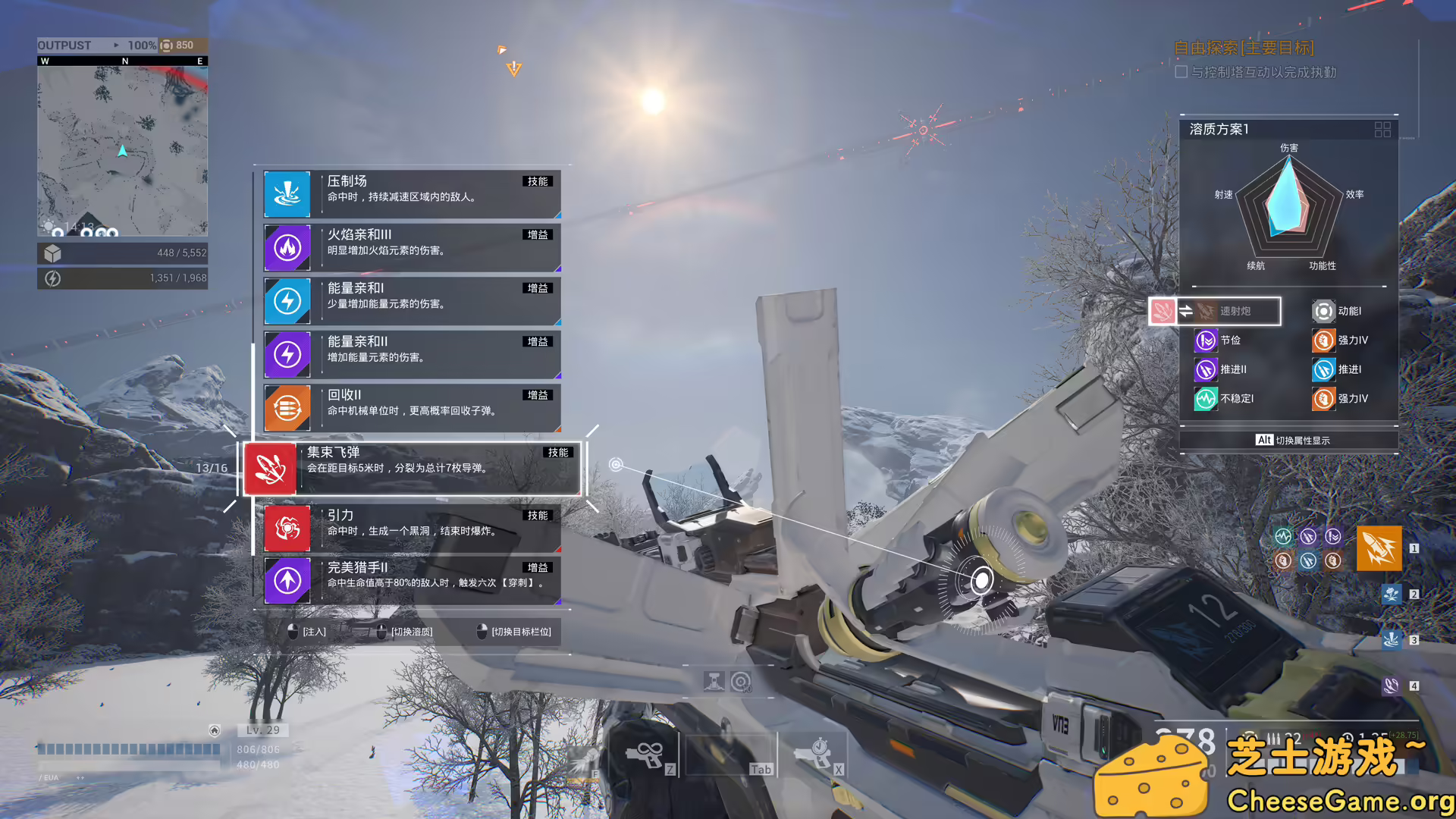
Task: Click the 火焰亲和III fire affinity icon
Action: coord(287,247)
